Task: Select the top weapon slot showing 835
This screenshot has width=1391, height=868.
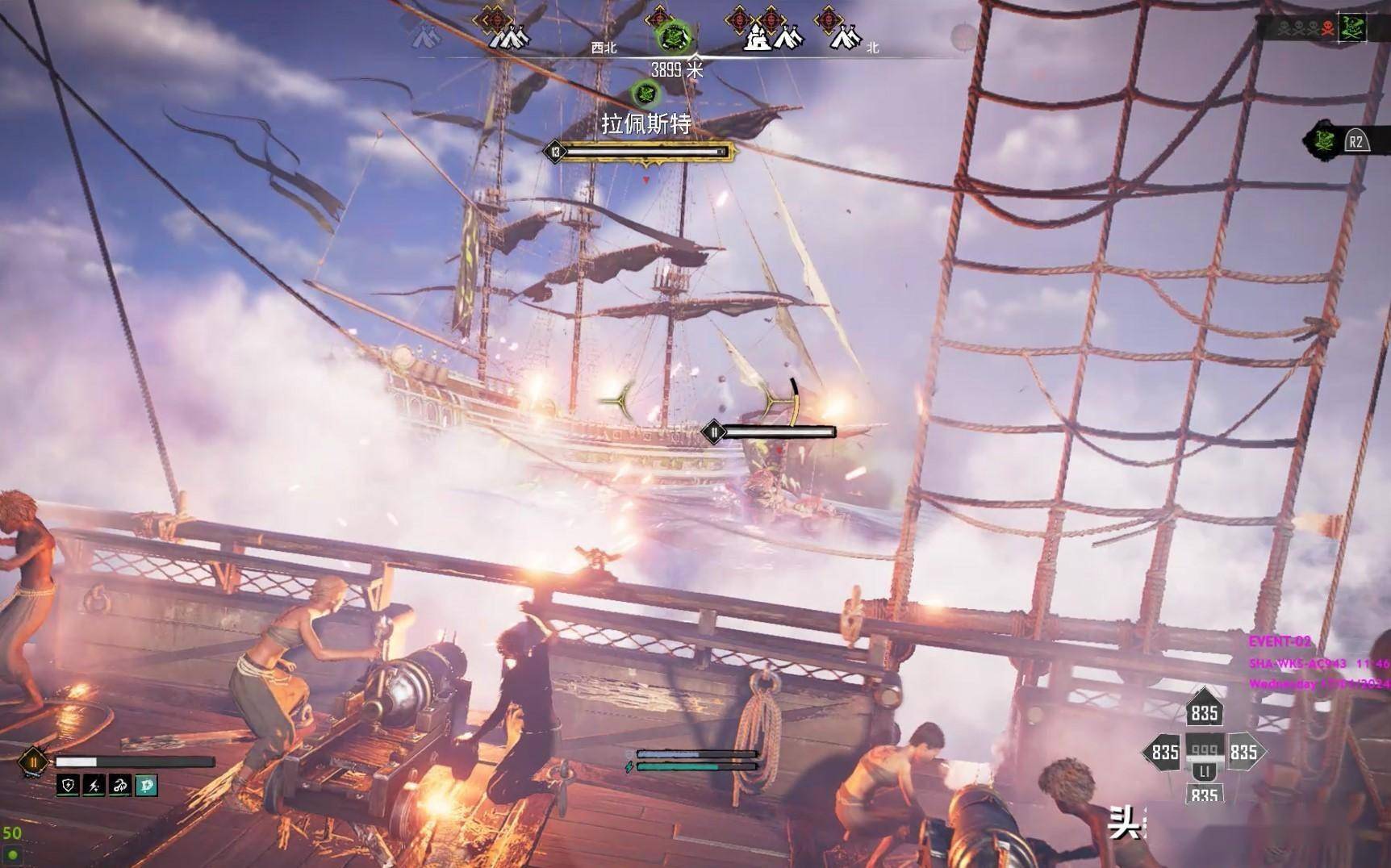Action: (1204, 712)
